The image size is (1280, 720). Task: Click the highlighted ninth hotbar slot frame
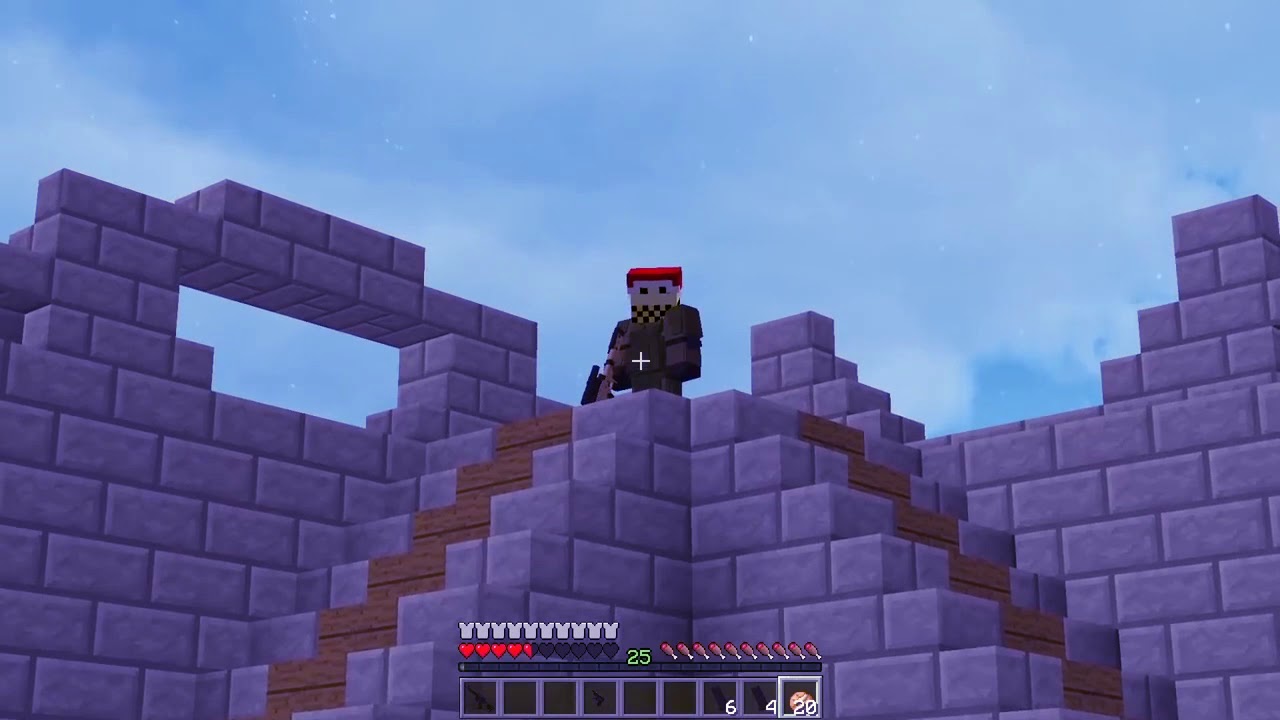click(x=799, y=697)
